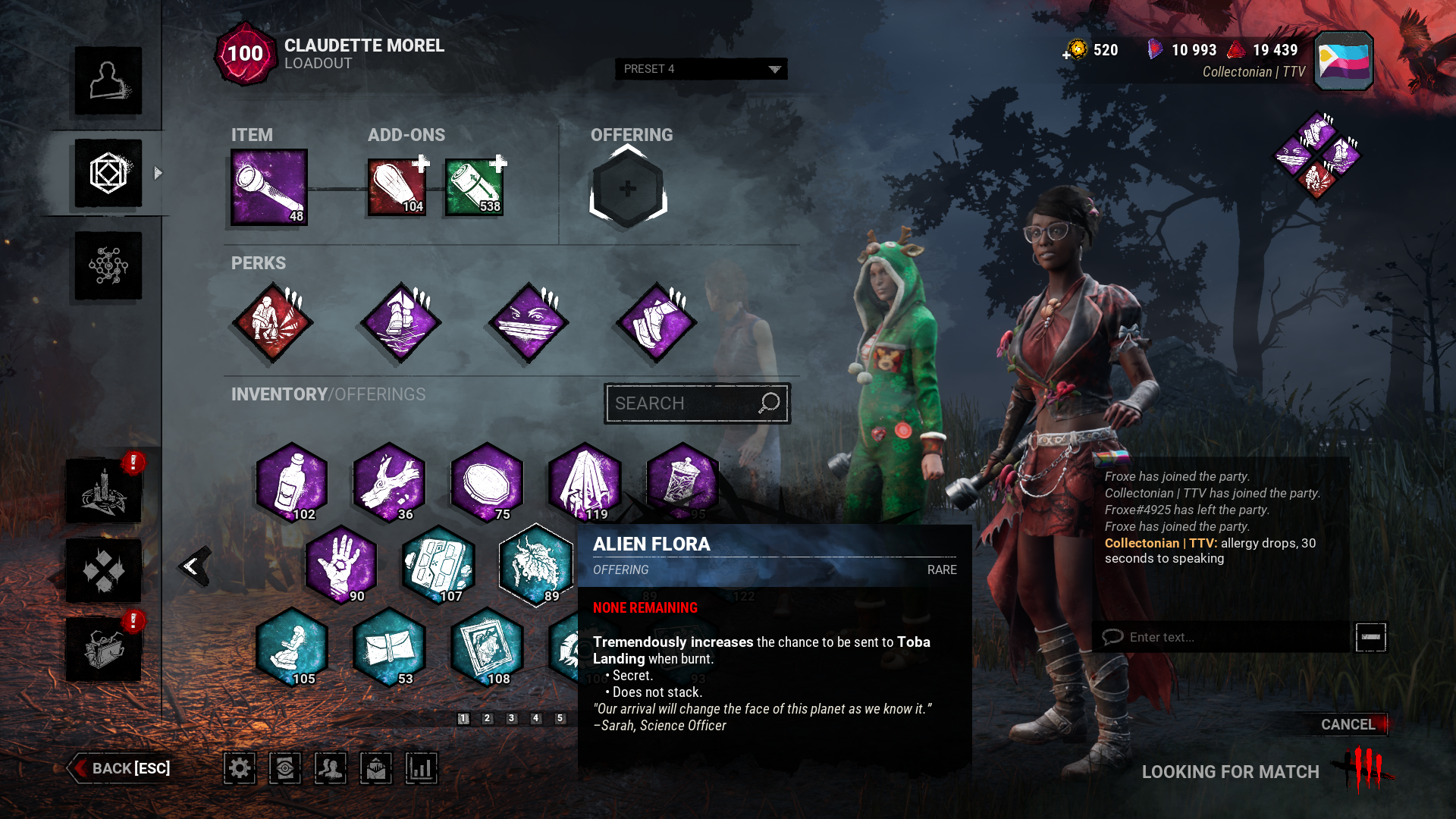Cancel the match search
This screenshot has width=1456, height=819.
coord(1348,724)
